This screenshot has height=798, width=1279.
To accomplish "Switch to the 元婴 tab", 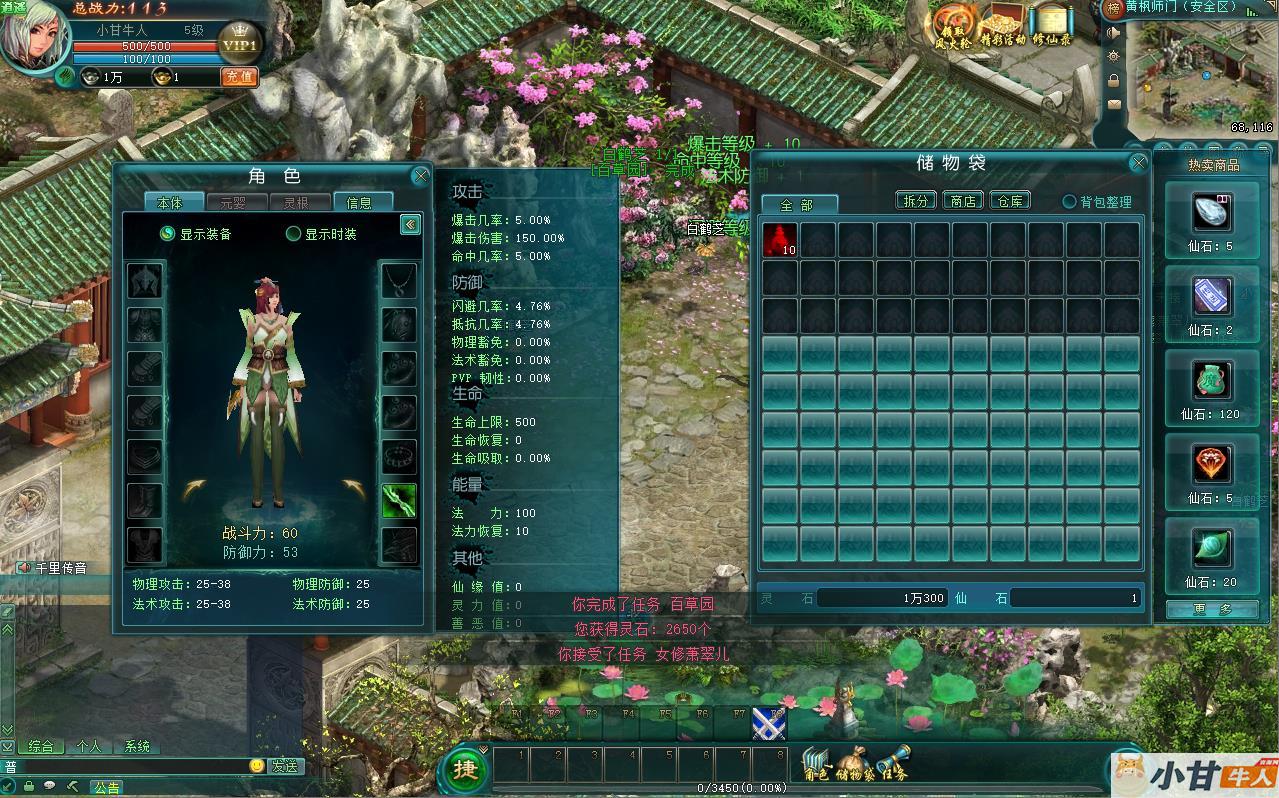I will click(232, 202).
